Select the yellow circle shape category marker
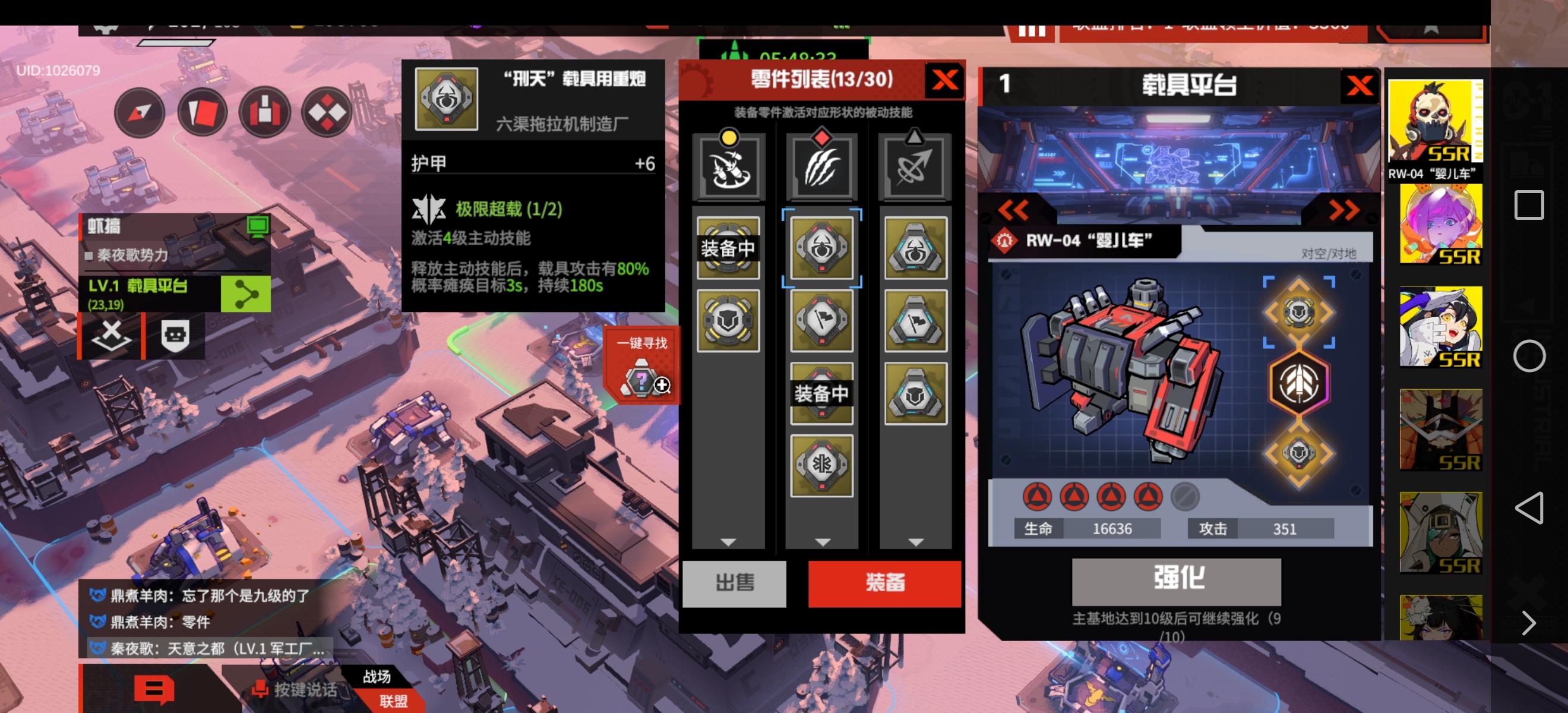This screenshot has width=1568, height=713. click(729, 139)
